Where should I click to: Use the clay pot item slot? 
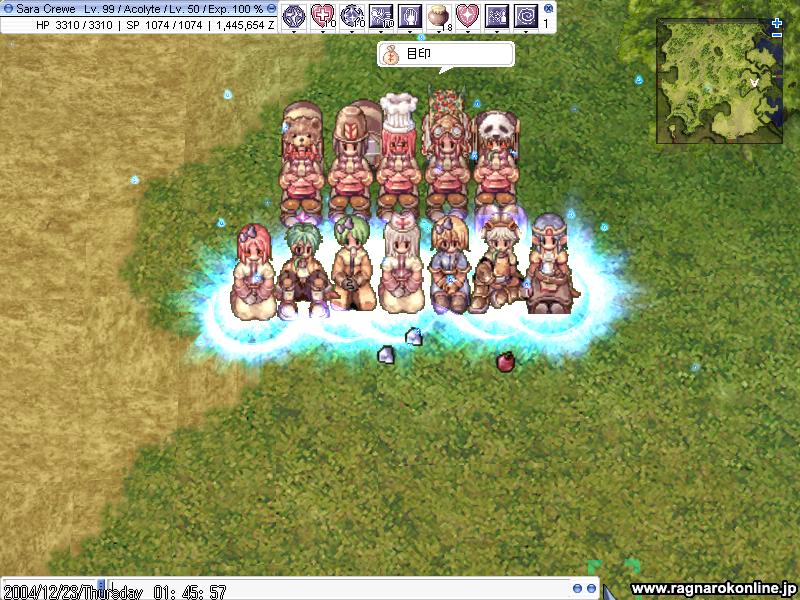click(438, 15)
